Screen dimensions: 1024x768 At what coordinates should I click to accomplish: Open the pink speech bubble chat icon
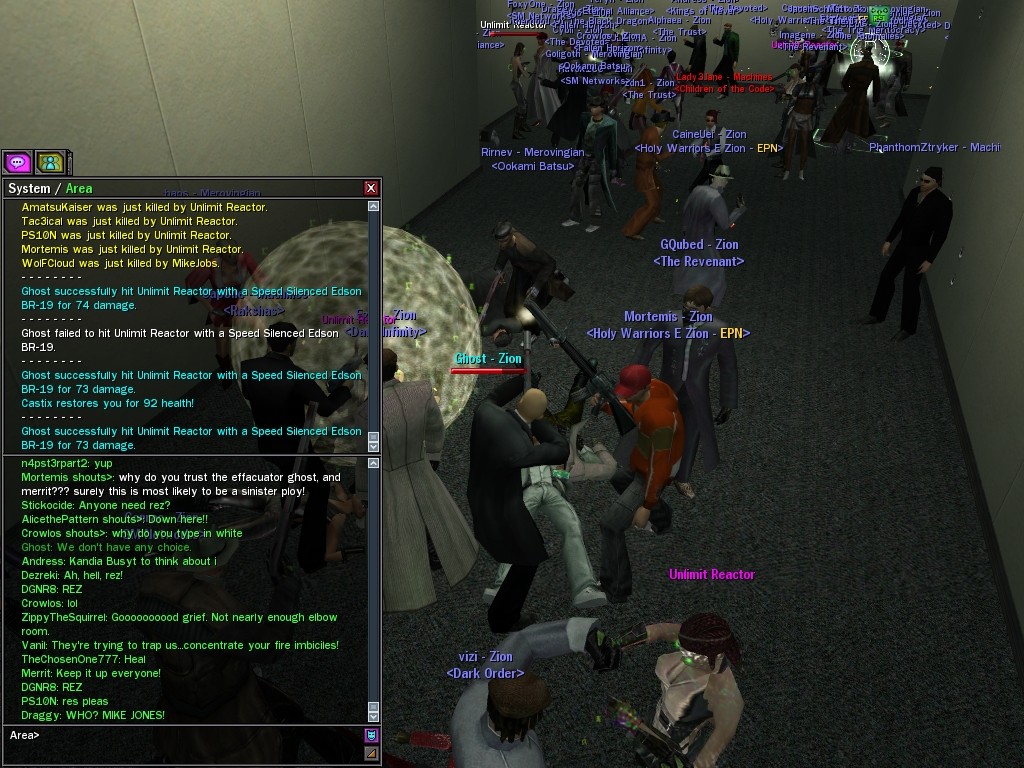[x=17, y=162]
